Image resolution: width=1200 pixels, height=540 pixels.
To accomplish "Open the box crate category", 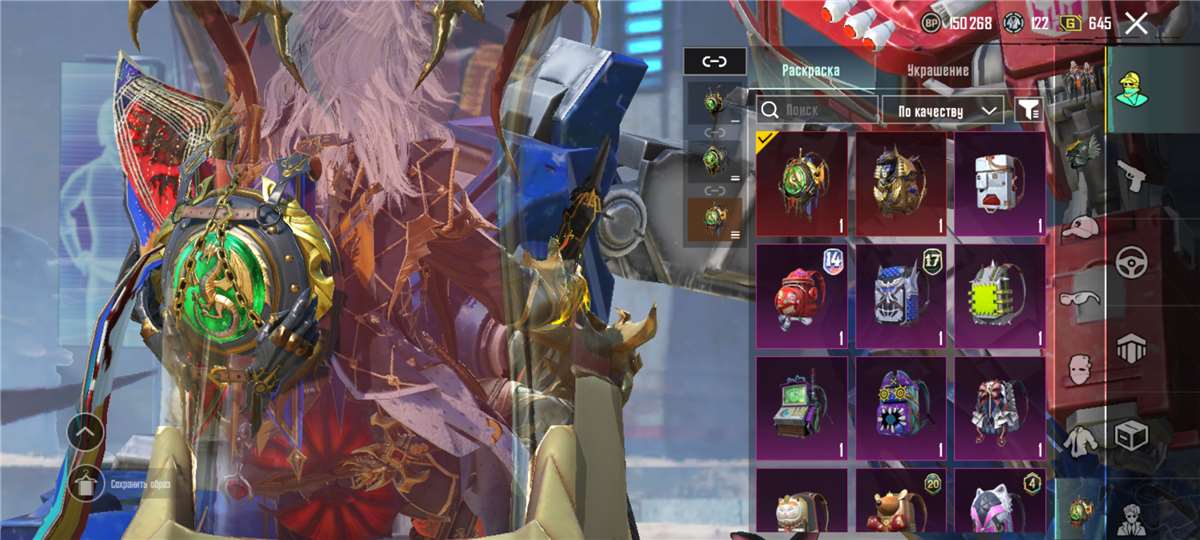I will point(1131,435).
